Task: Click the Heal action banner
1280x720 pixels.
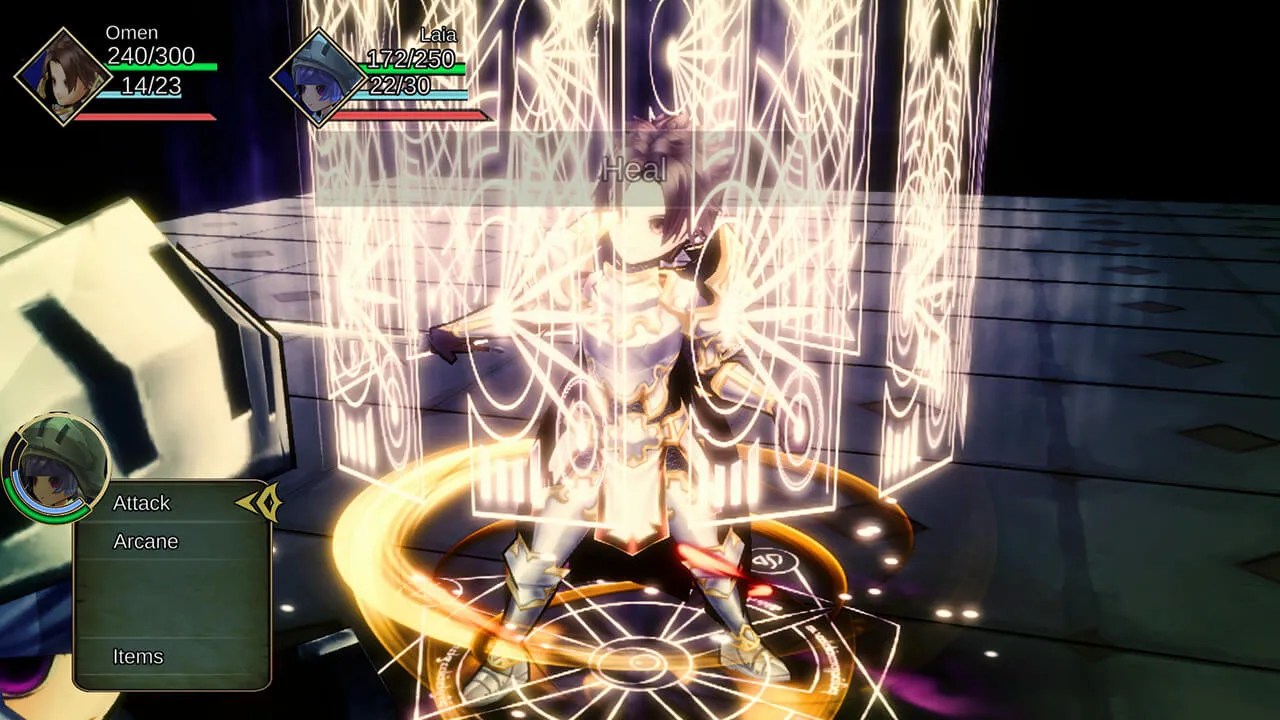Action: click(637, 168)
